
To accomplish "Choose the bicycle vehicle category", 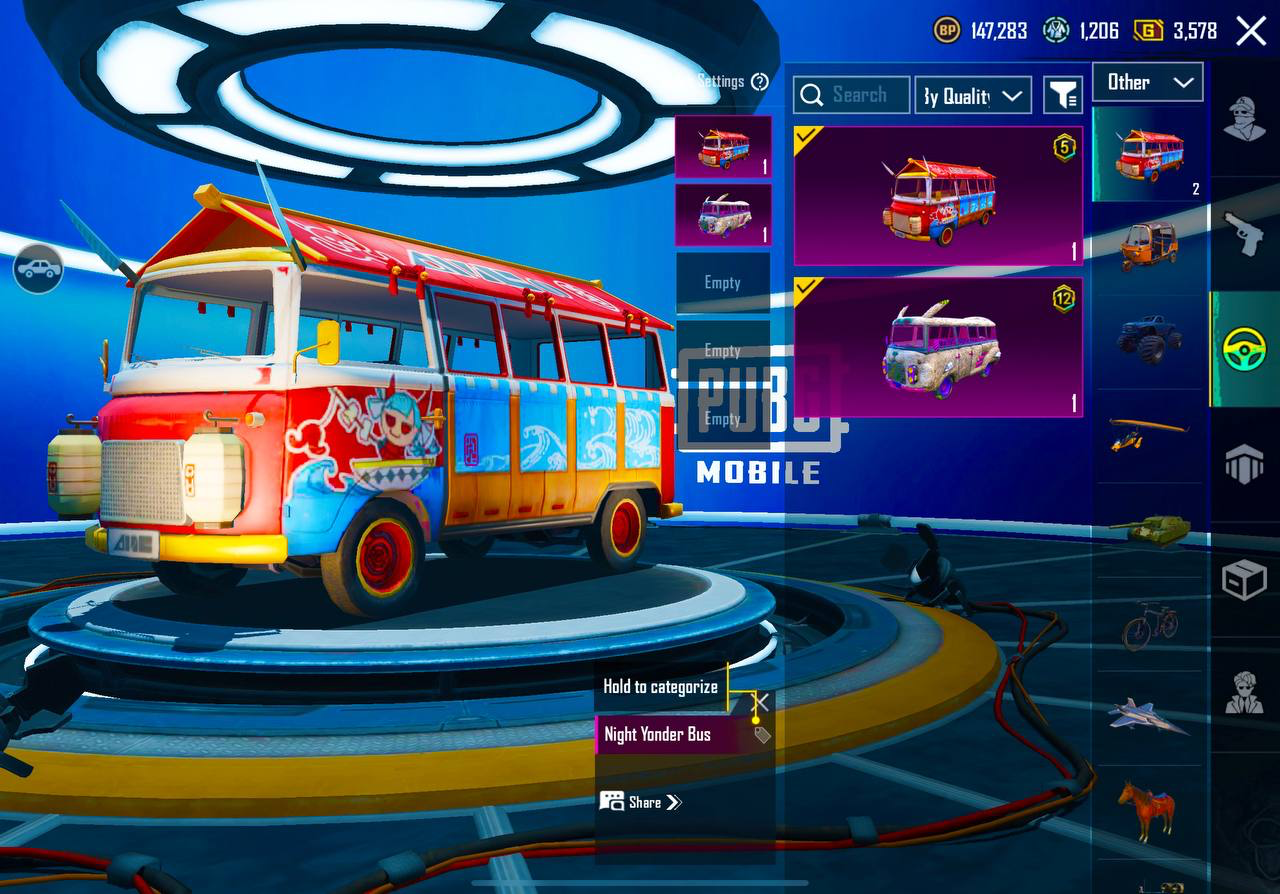I will point(1149,624).
